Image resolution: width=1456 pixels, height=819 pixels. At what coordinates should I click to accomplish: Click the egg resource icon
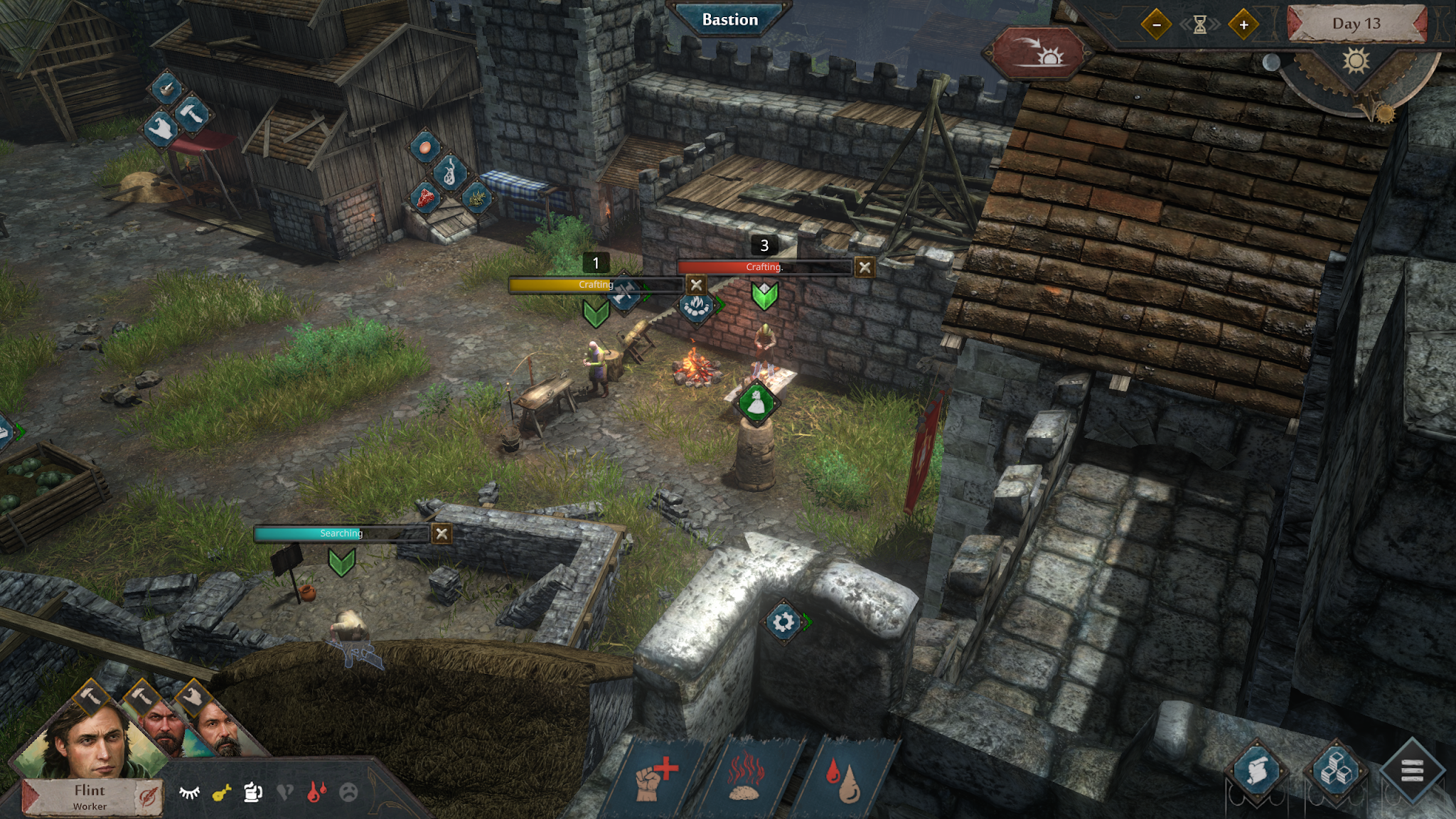click(424, 147)
